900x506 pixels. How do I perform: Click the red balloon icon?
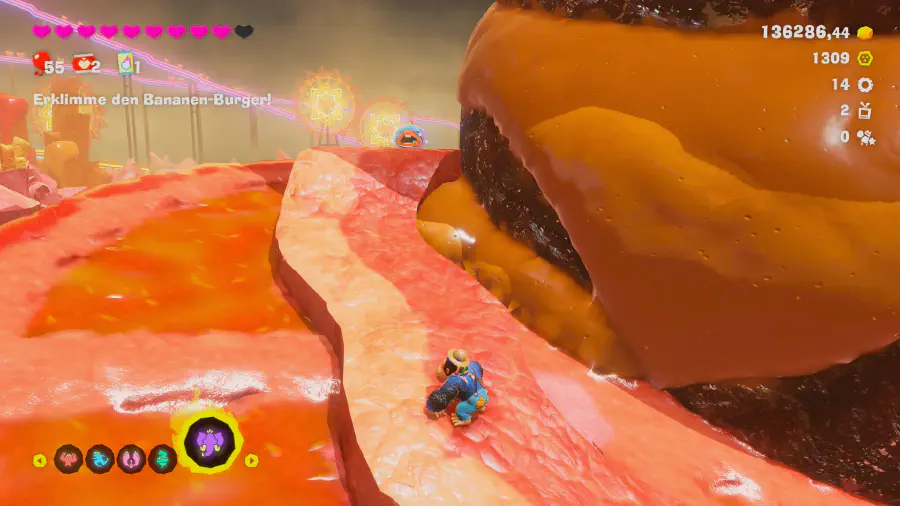pyautogui.click(x=41, y=65)
